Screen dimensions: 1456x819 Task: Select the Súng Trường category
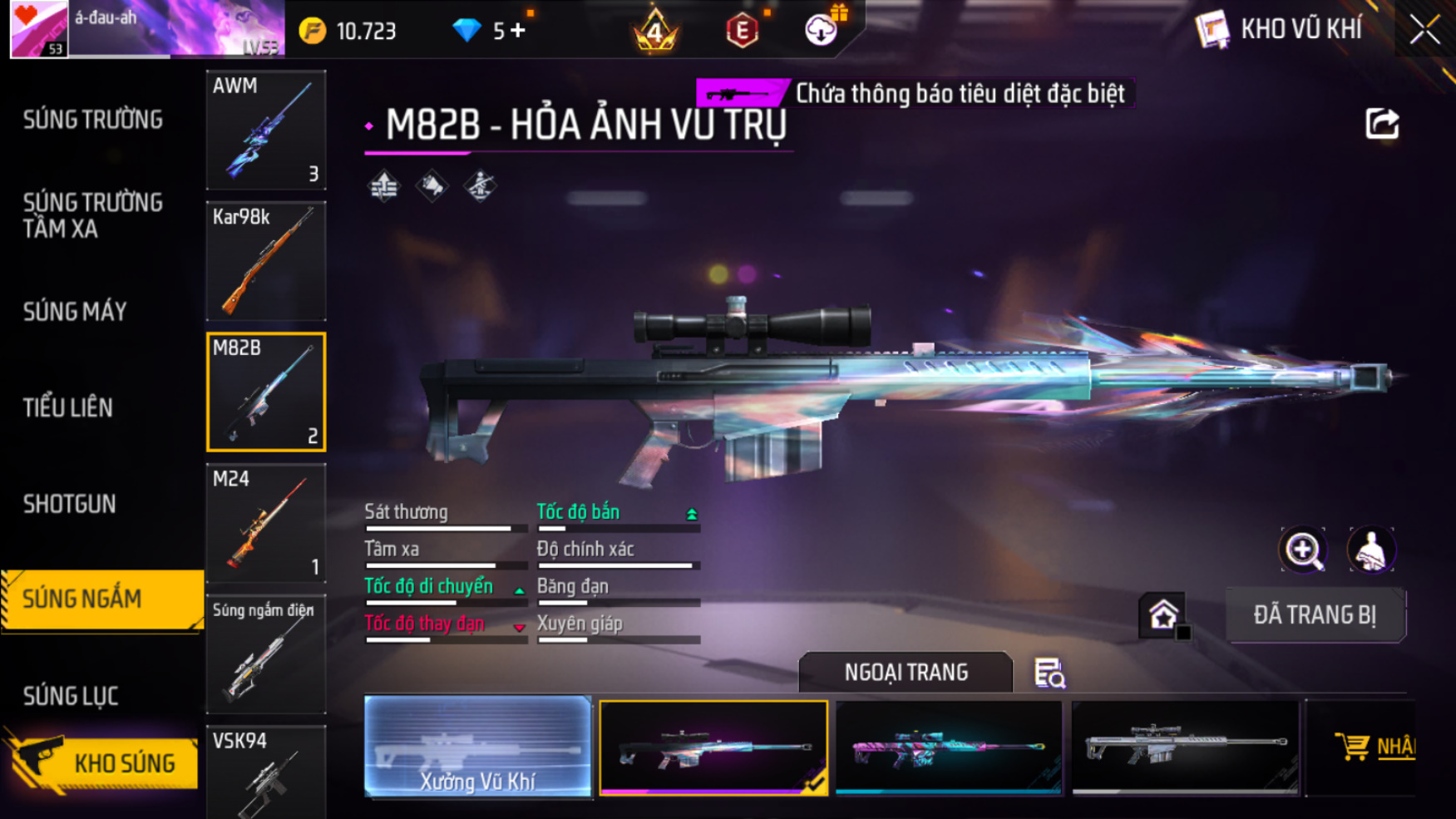(93, 120)
